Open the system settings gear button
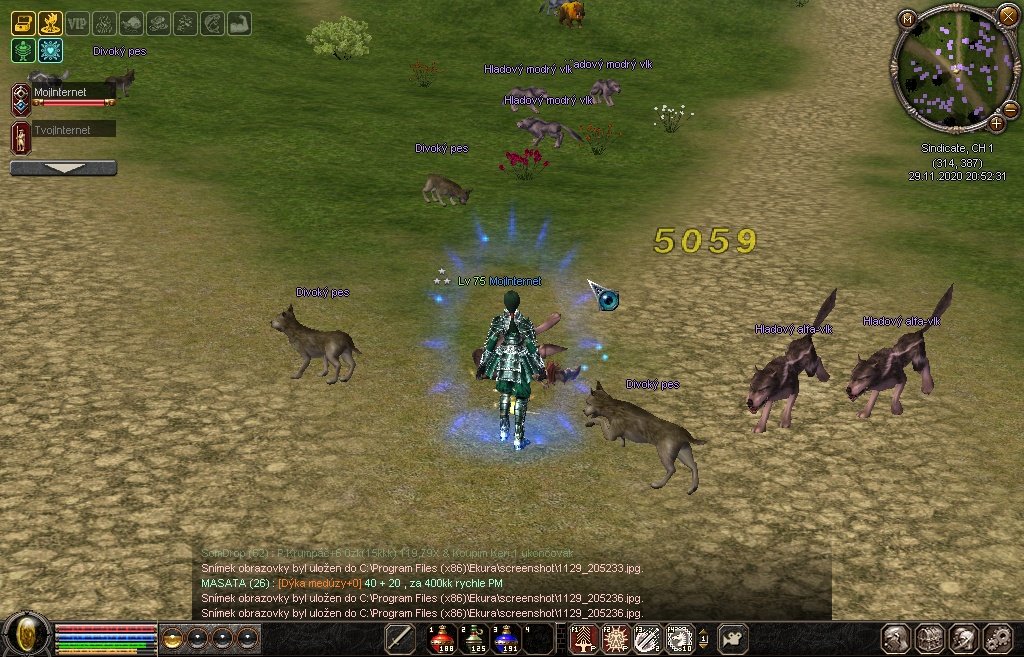The width and height of the screenshot is (1024, 657). pyautogui.click(x=997, y=638)
